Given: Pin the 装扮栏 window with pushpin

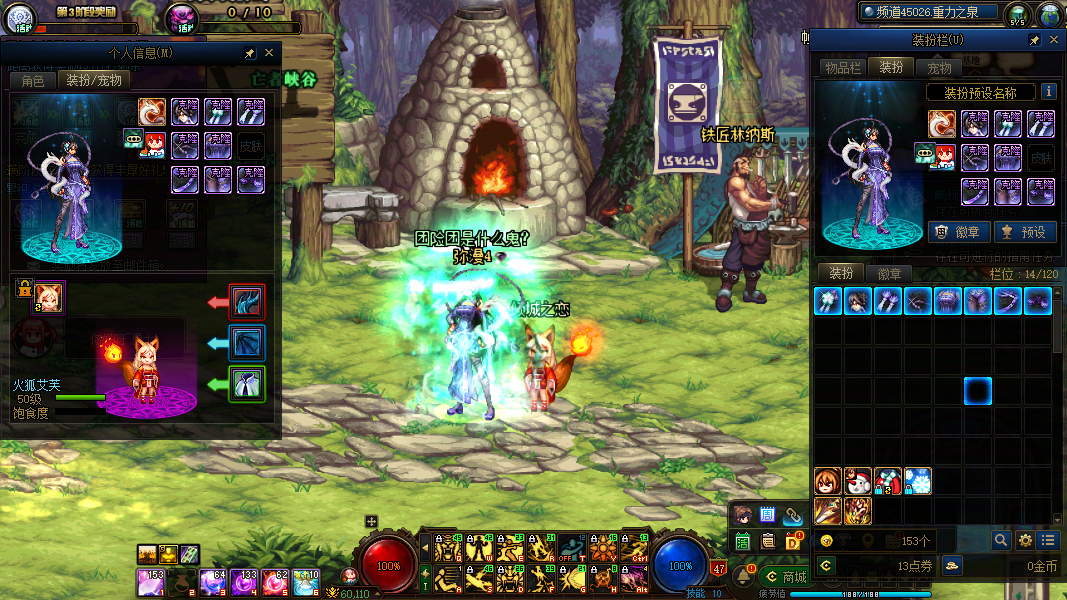Looking at the screenshot, I should tap(1035, 40).
